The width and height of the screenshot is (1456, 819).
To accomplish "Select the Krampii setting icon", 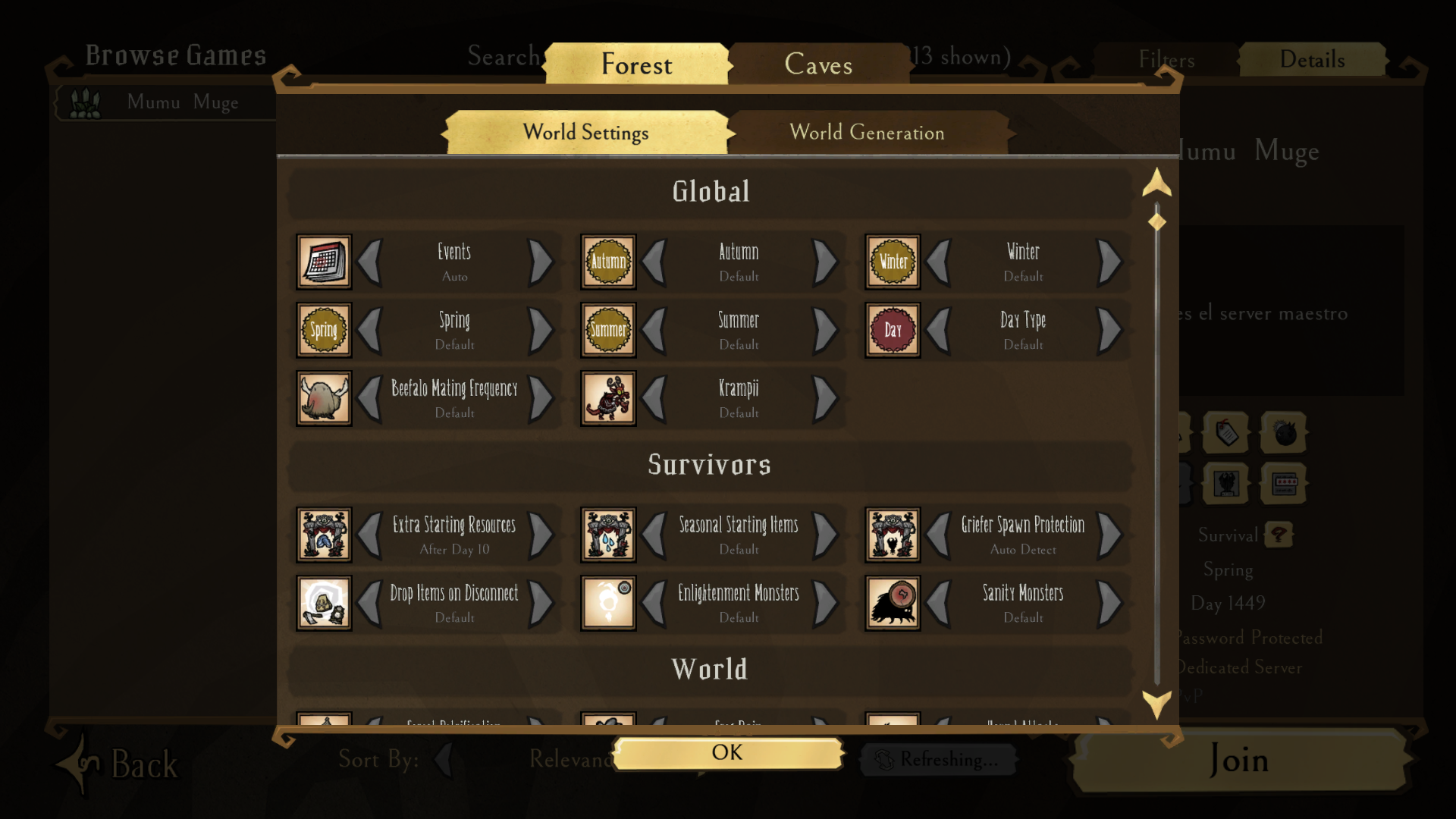I will coord(607,398).
